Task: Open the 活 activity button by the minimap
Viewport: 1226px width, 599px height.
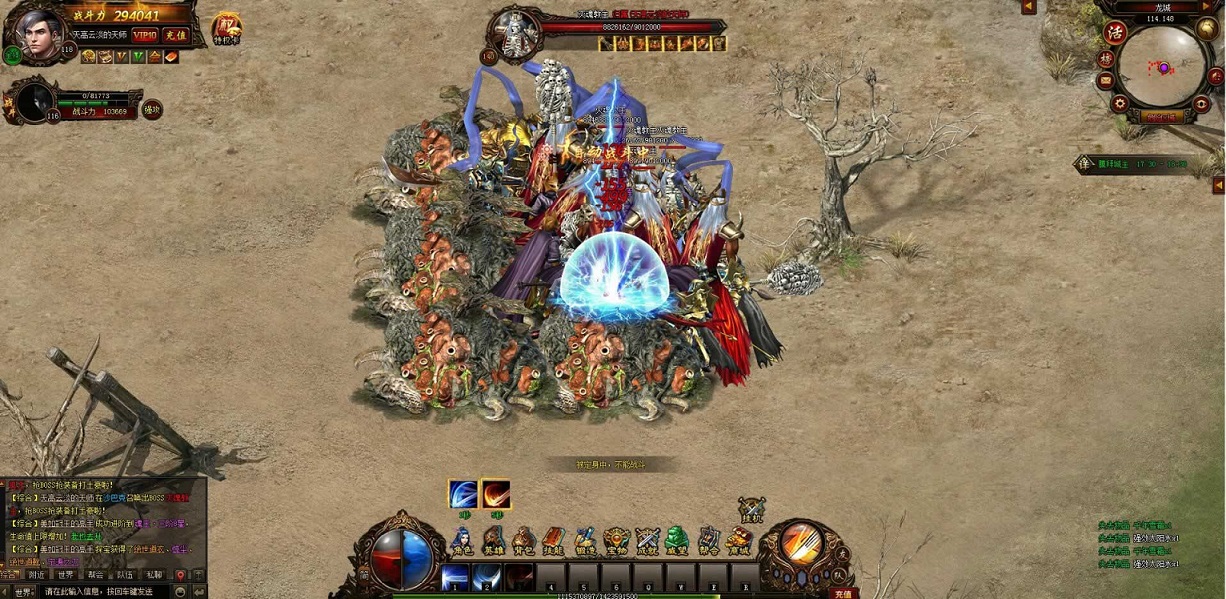Action: (1116, 32)
